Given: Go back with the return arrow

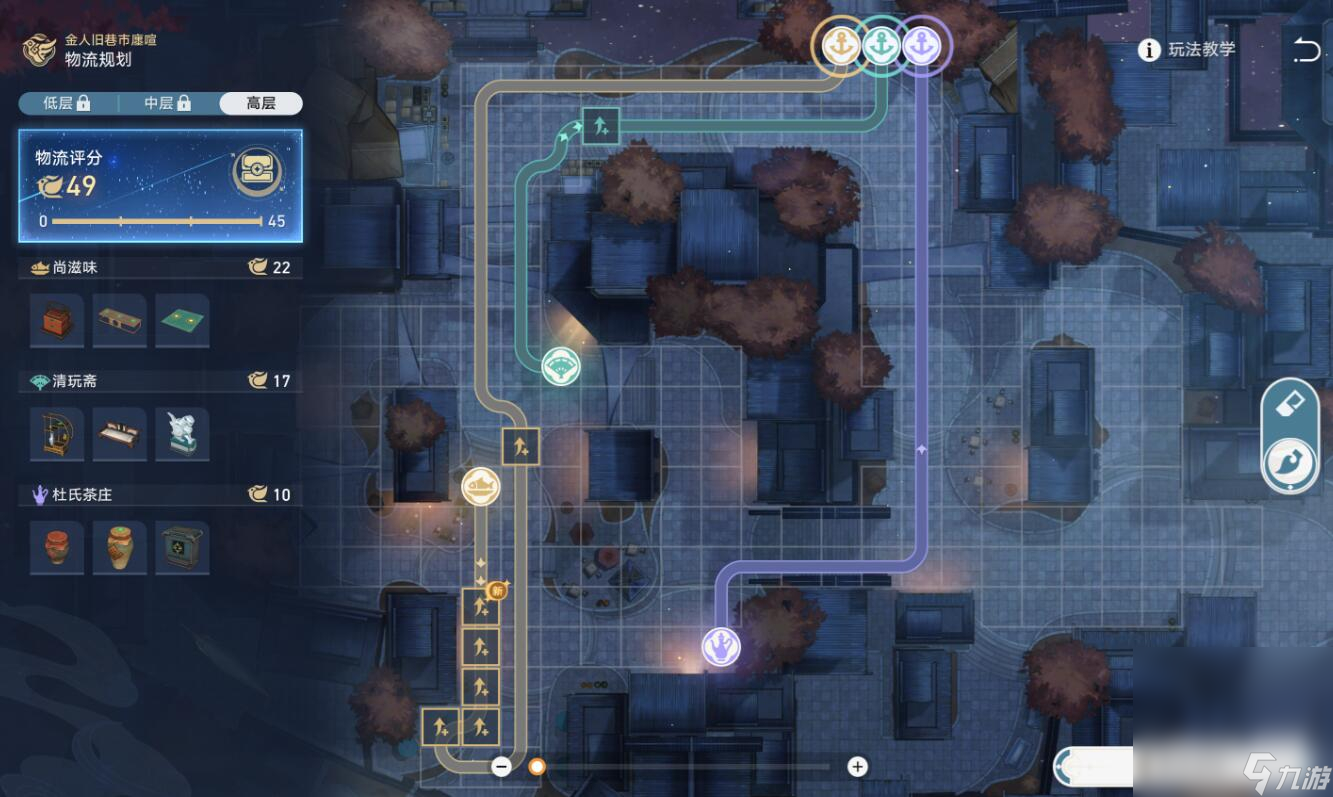Looking at the screenshot, I should 1306,50.
